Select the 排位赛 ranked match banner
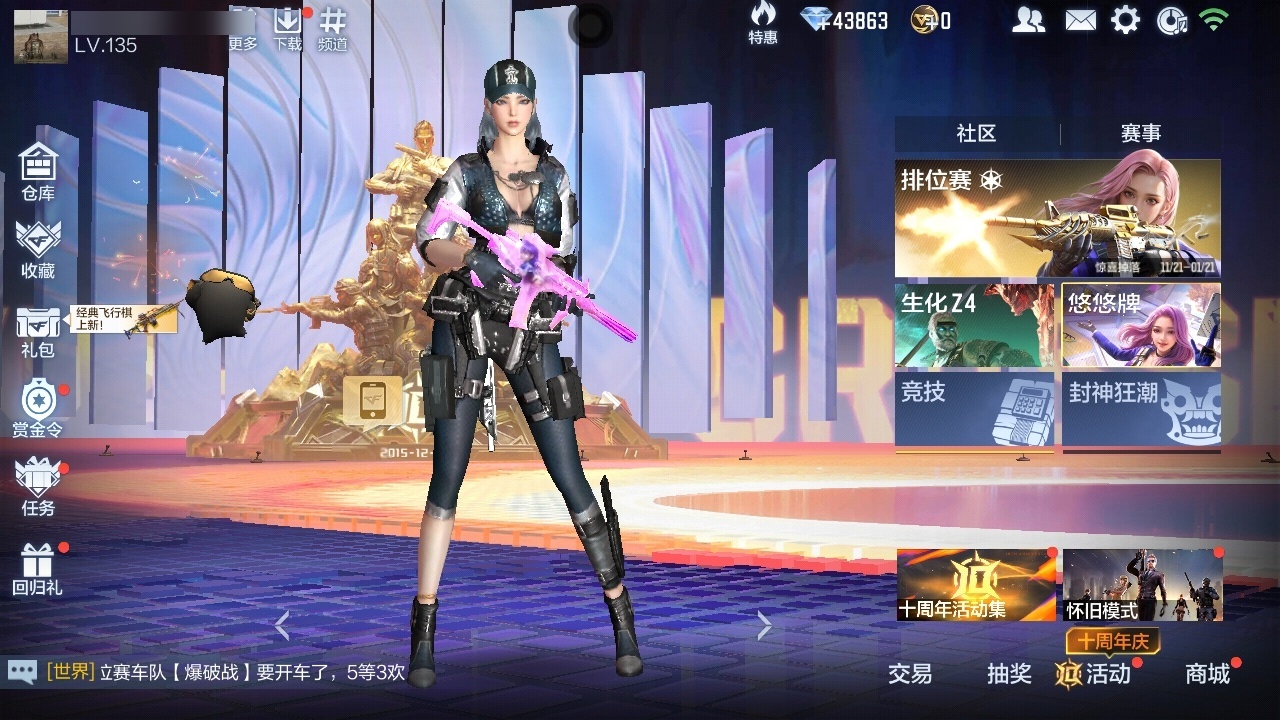Screen dimensions: 1280x720 (1057, 218)
